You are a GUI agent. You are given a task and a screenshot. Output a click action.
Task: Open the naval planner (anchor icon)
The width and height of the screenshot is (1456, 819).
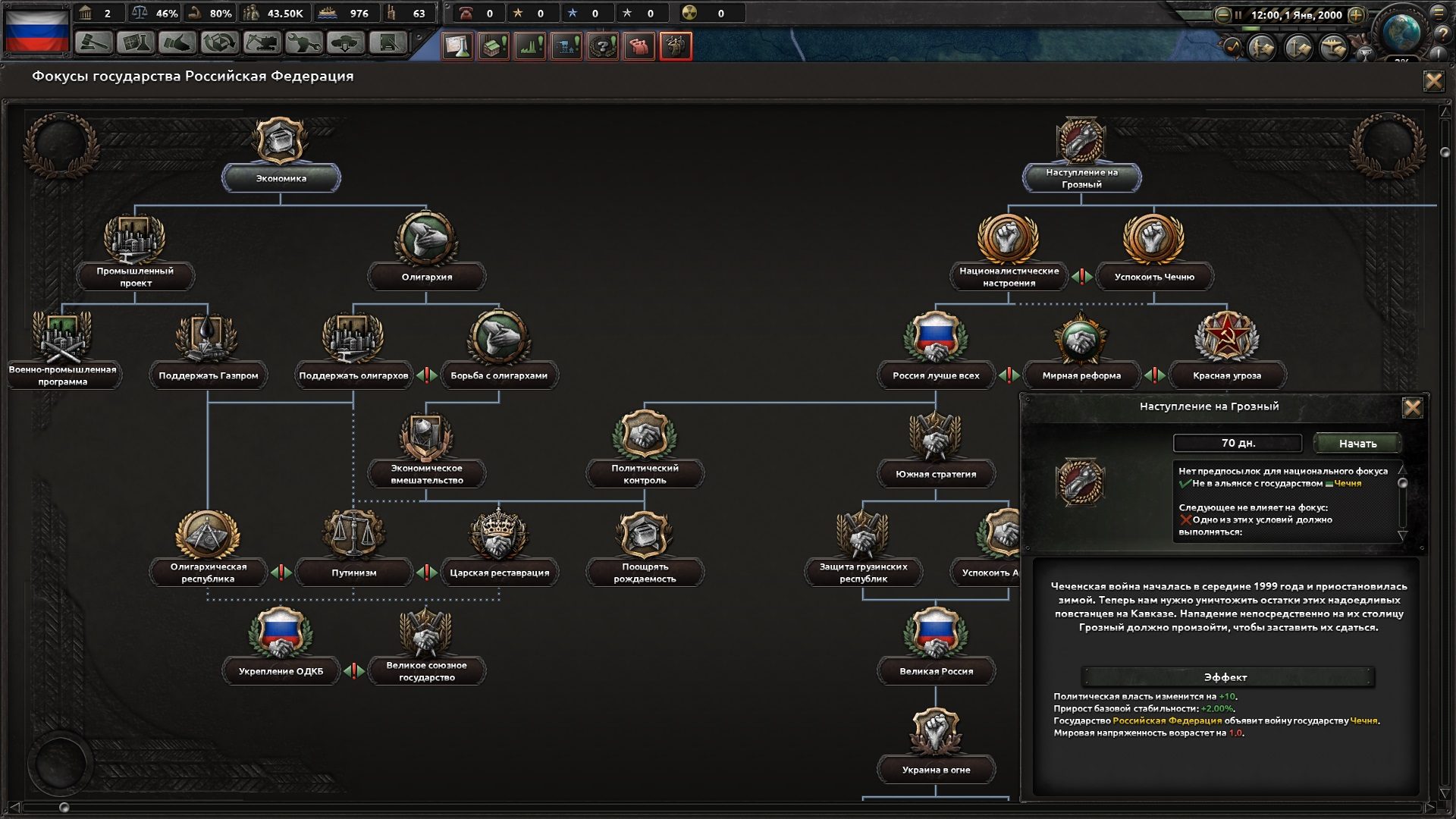coord(1298,49)
